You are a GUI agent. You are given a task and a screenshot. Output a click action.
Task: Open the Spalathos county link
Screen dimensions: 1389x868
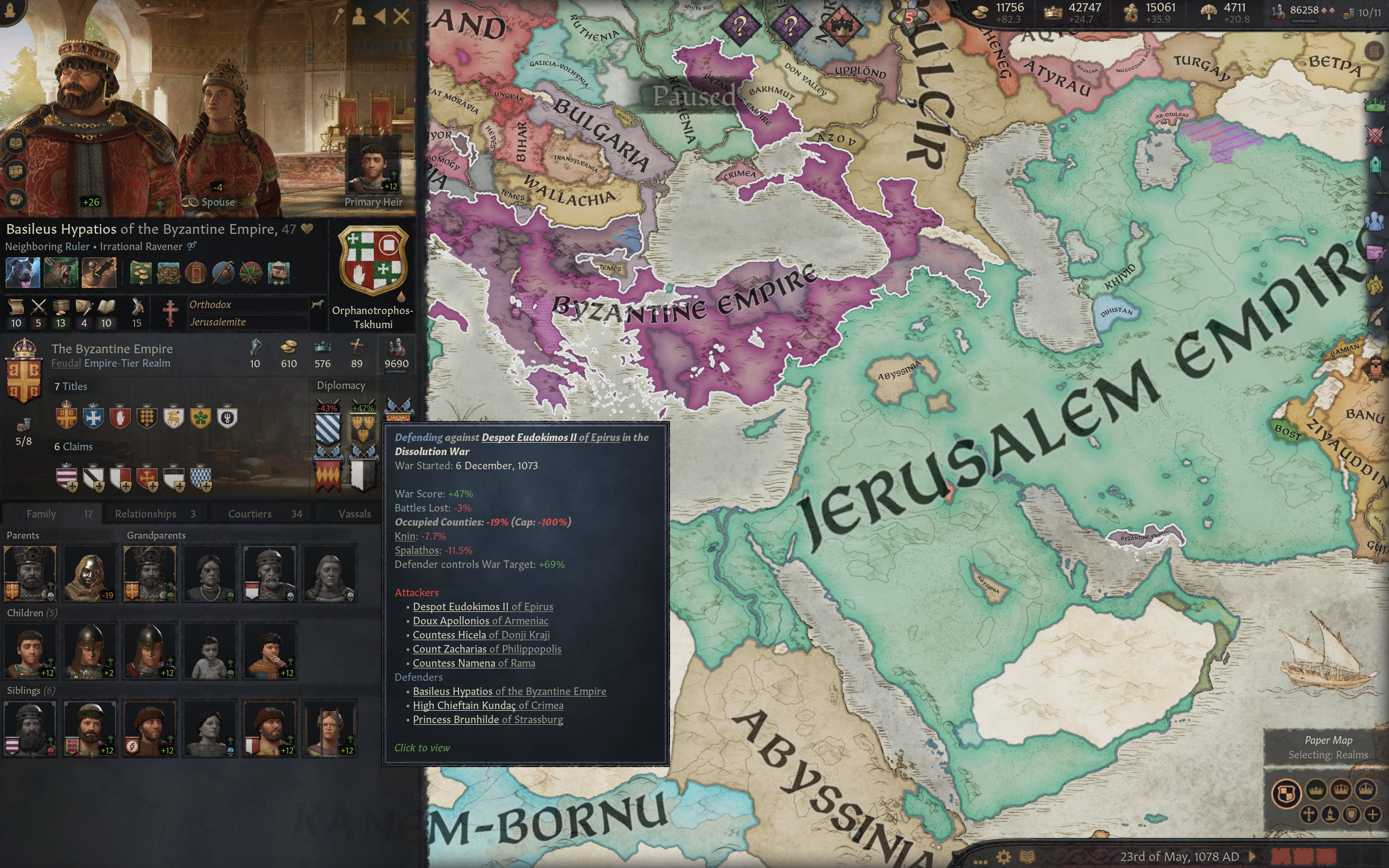coord(417,551)
